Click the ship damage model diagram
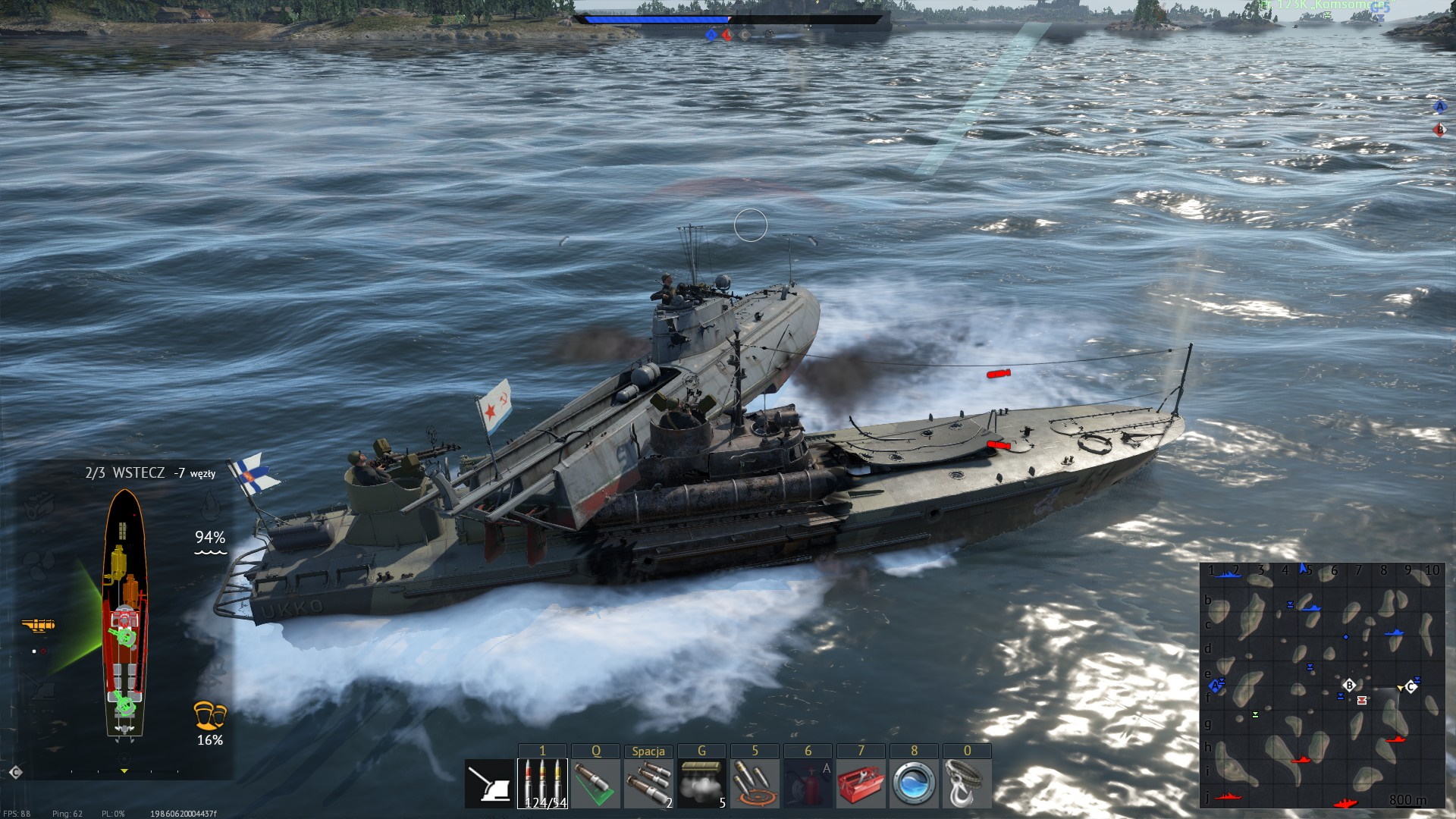 (124, 613)
